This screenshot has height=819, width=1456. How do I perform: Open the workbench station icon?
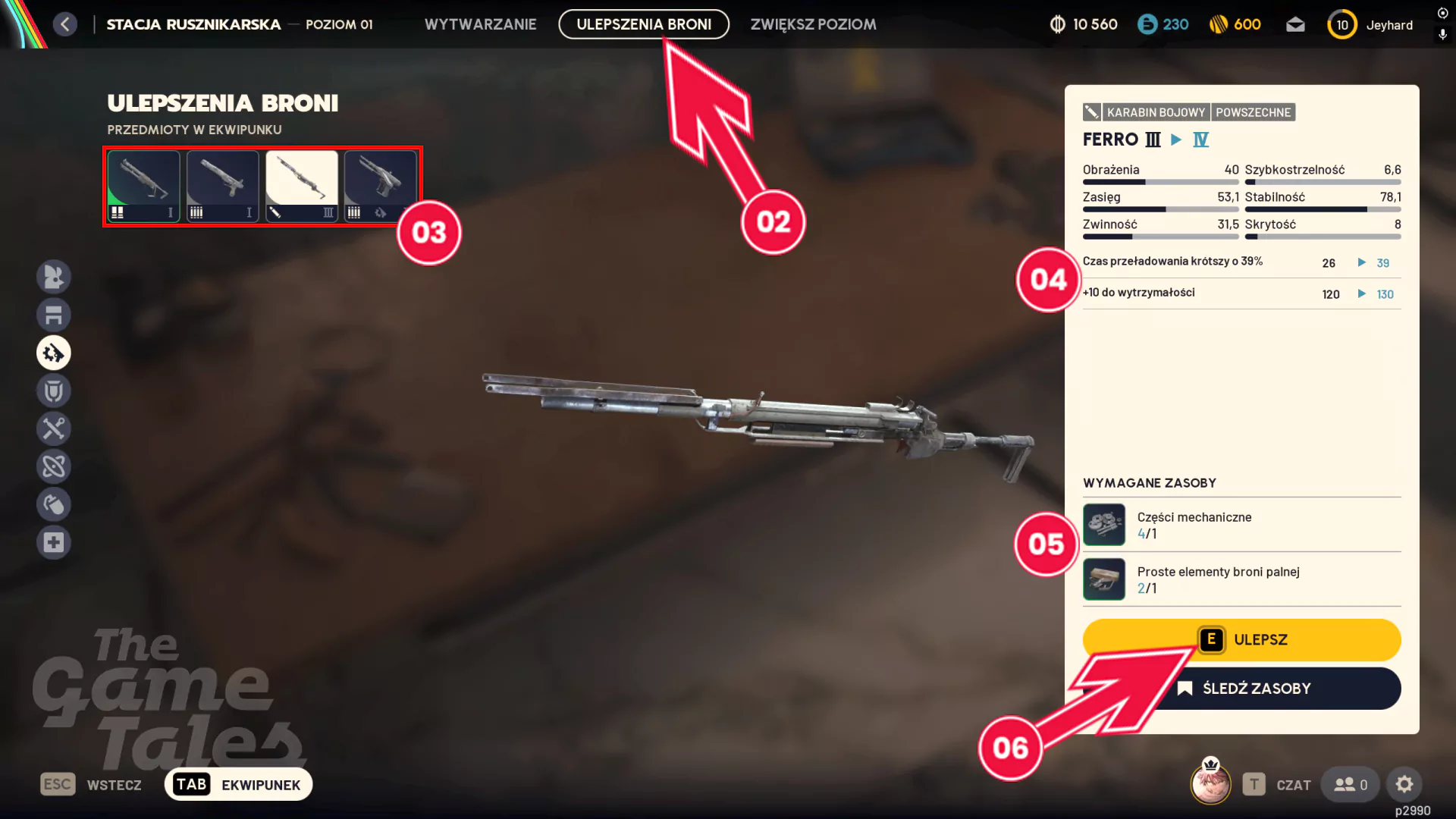[54, 315]
